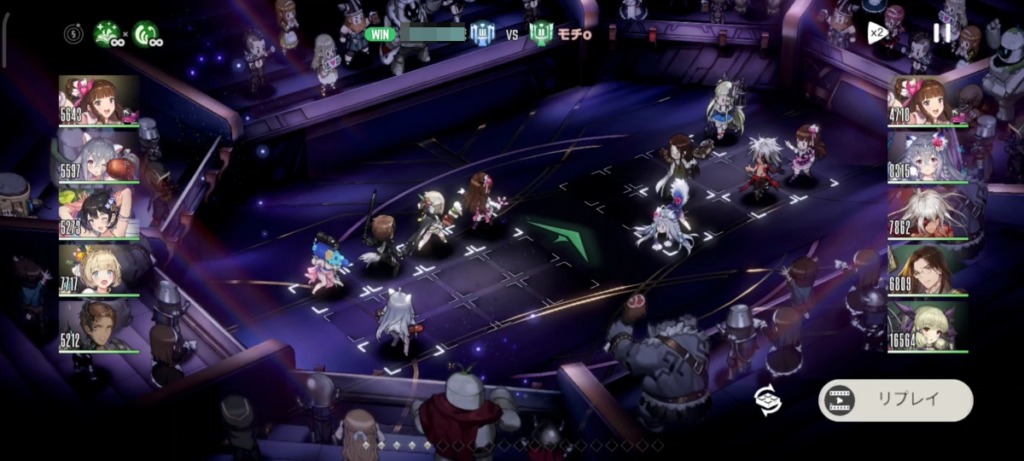Choose the left team black-haired girl portrait
This screenshot has width=1024, height=461.
(98, 213)
